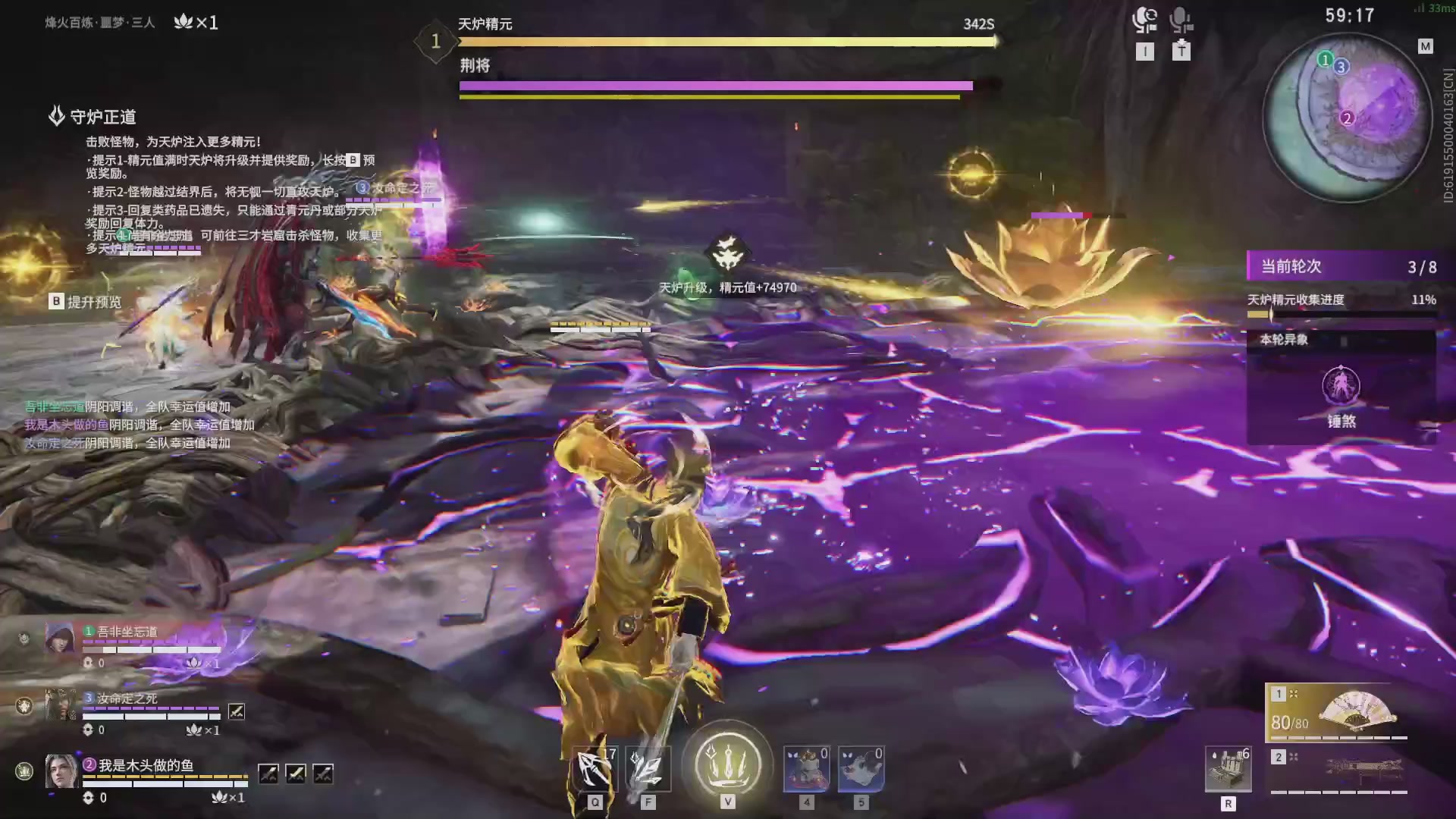The height and width of the screenshot is (819, 1456).
Task: Use the arrowhead skill showing 17
Action: point(595,768)
